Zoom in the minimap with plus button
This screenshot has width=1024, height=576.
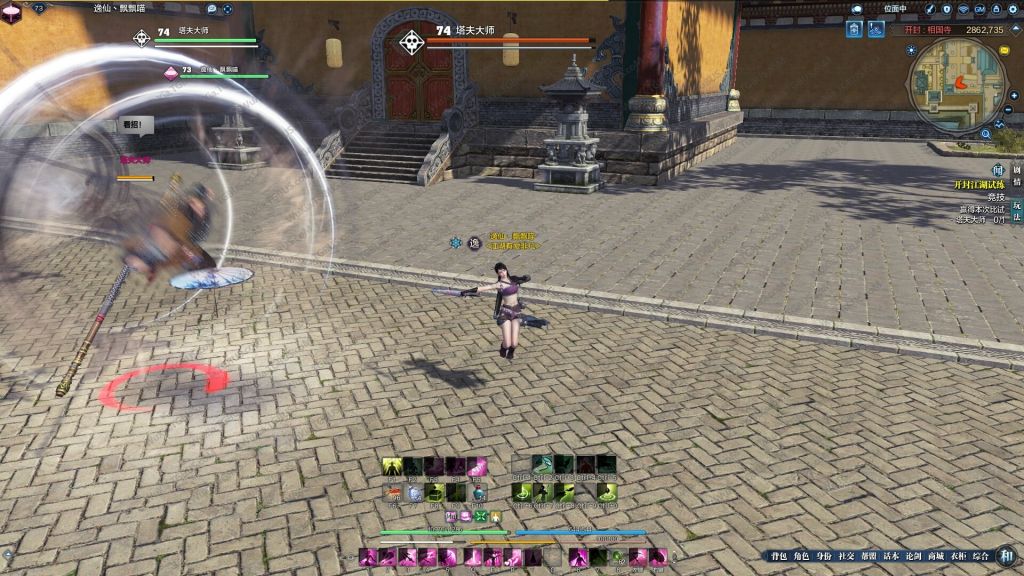(1013, 96)
